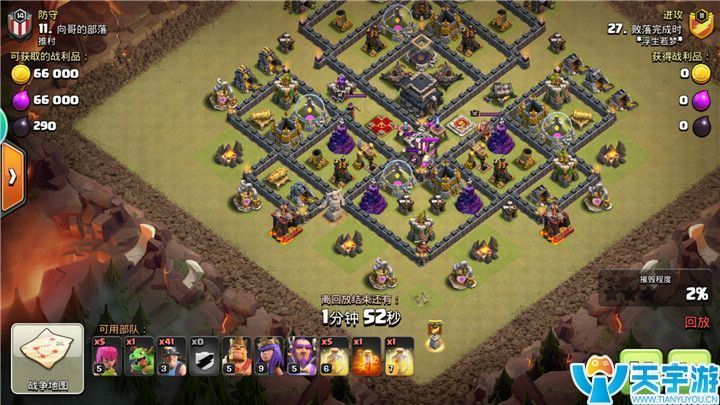Select the Archer troop slot
720x405 pixels.
pyautogui.click(x=106, y=357)
